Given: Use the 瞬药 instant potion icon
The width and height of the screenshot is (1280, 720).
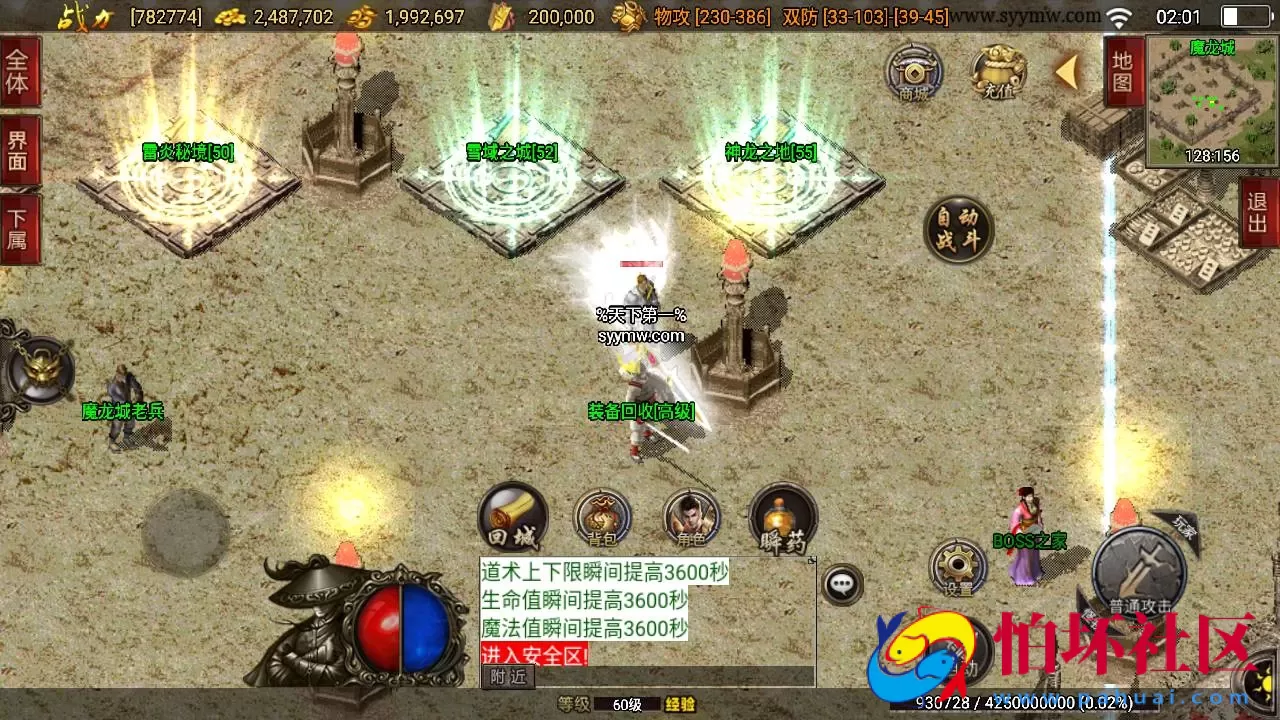Looking at the screenshot, I should (x=783, y=517).
